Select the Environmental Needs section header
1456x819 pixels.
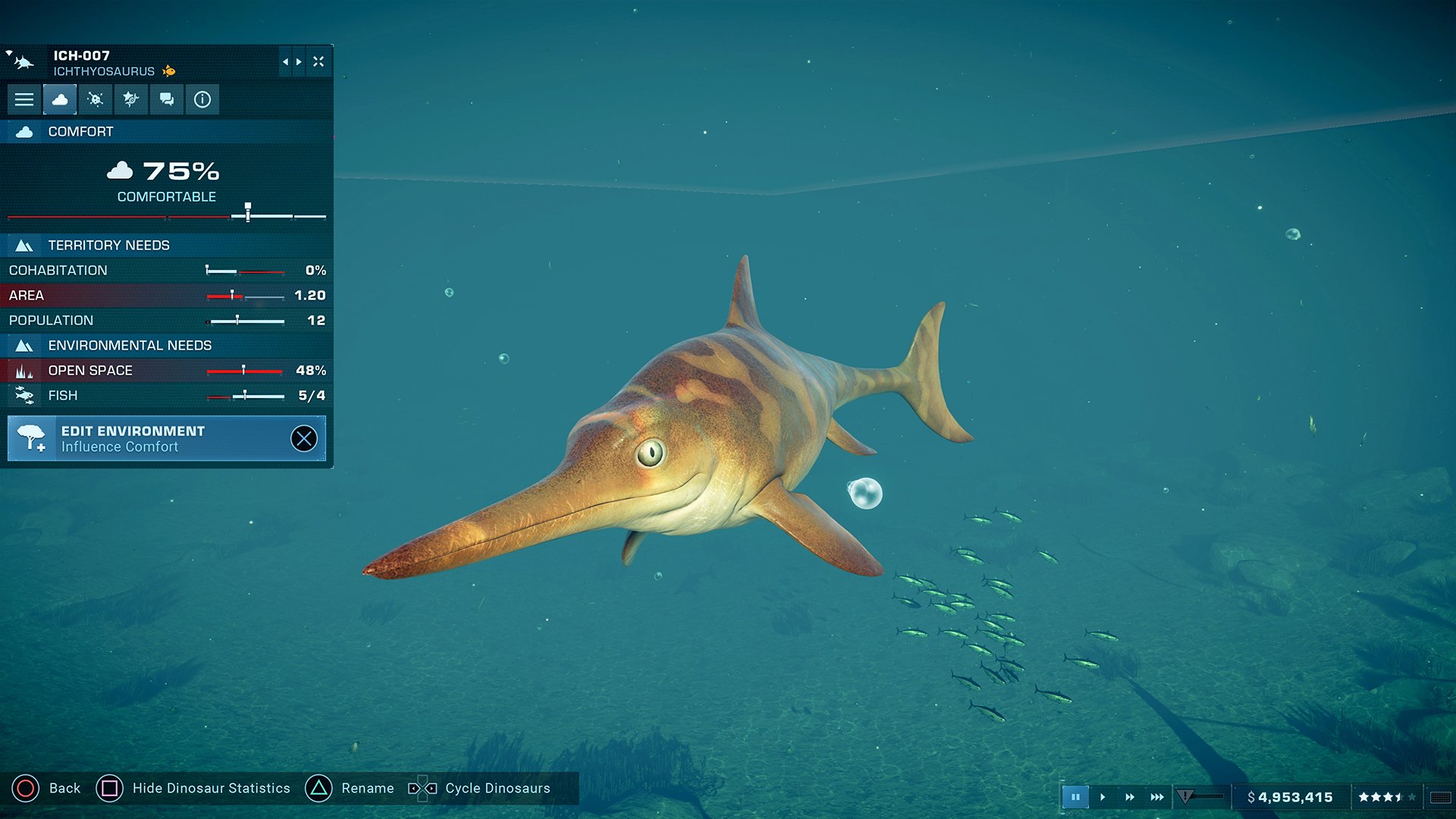(131, 345)
